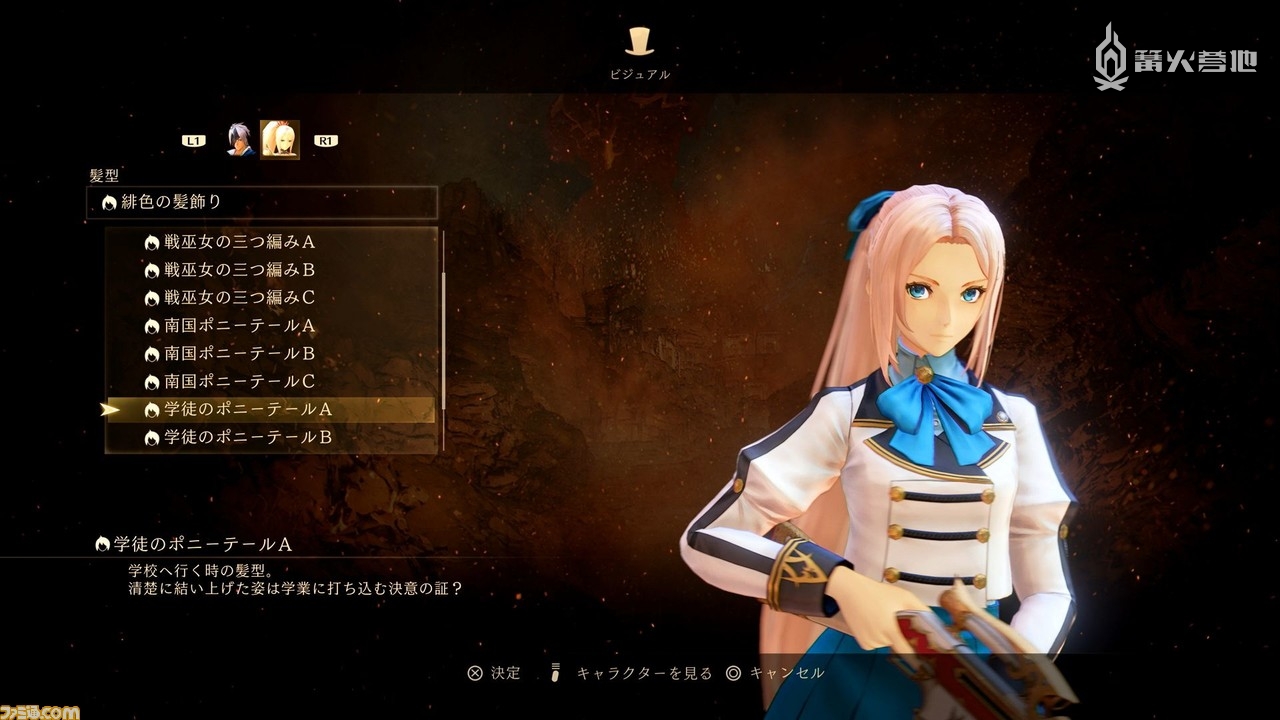Pick 南国ポニーテールC from the list
This screenshot has height=720, width=1280.
click(240, 382)
